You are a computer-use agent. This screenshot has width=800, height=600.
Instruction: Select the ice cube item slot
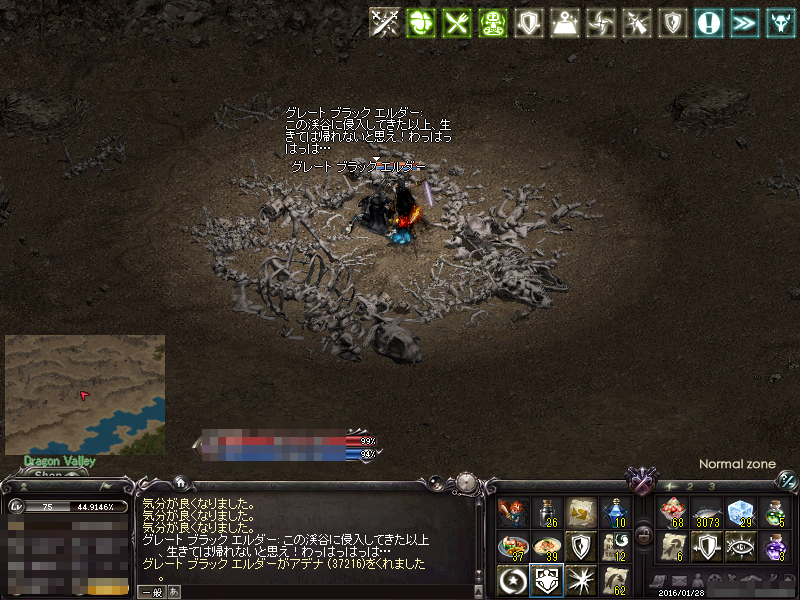(740, 513)
